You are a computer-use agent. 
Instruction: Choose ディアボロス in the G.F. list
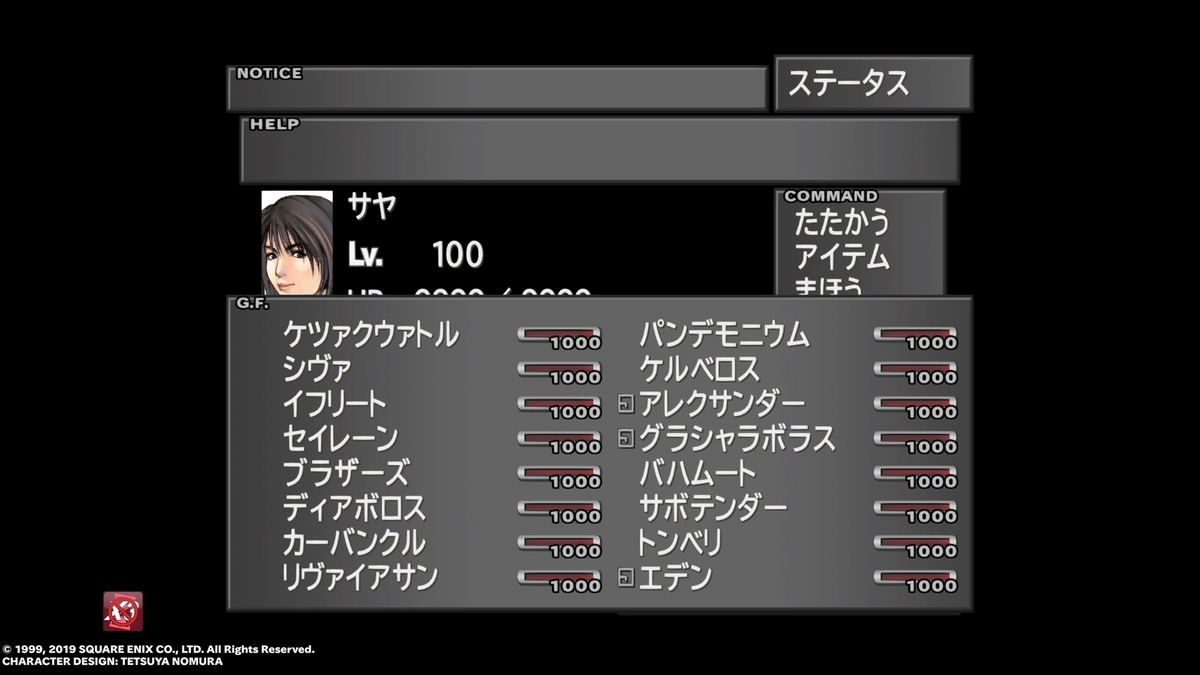[354, 508]
